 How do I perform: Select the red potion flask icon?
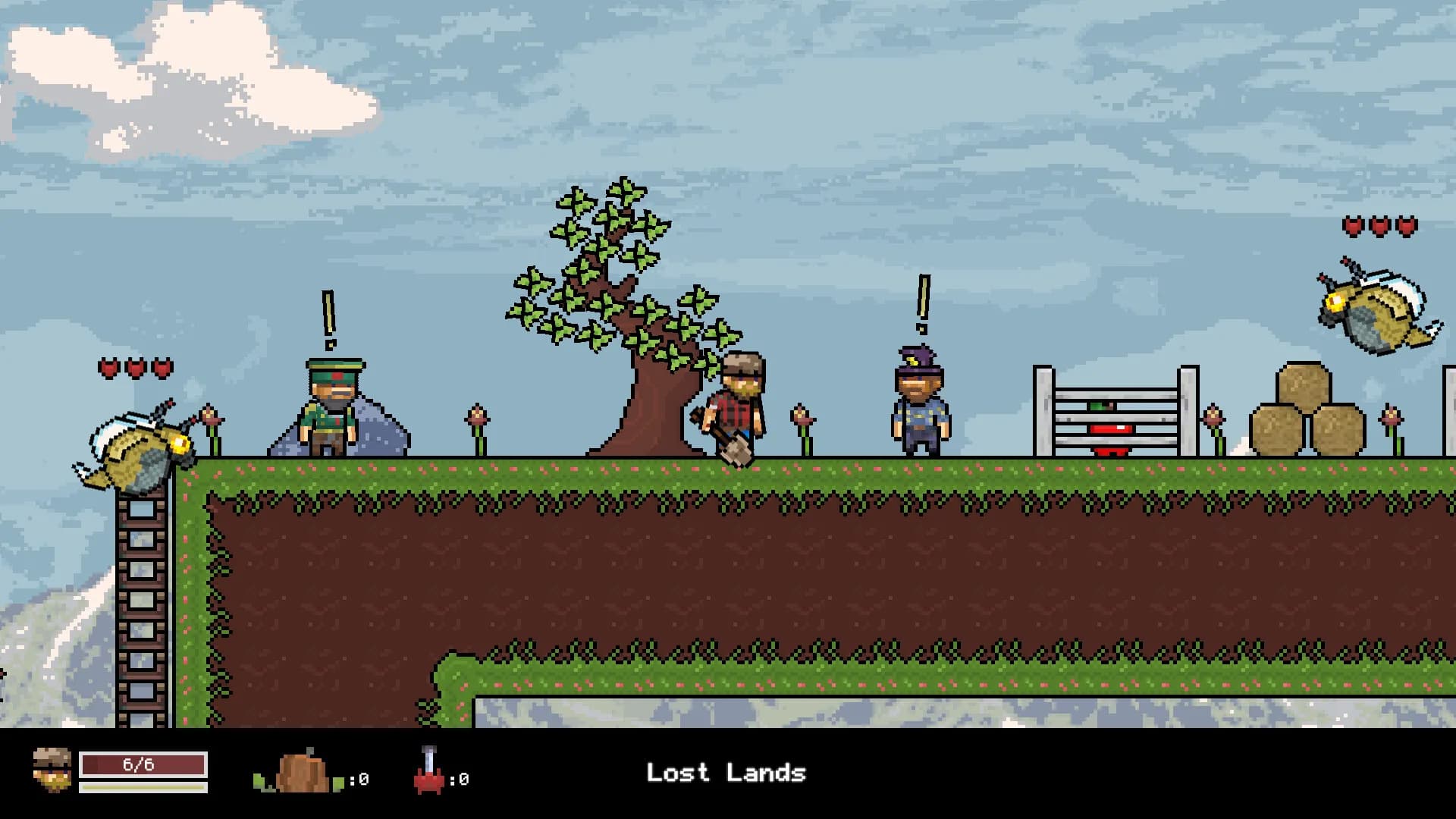click(429, 771)
